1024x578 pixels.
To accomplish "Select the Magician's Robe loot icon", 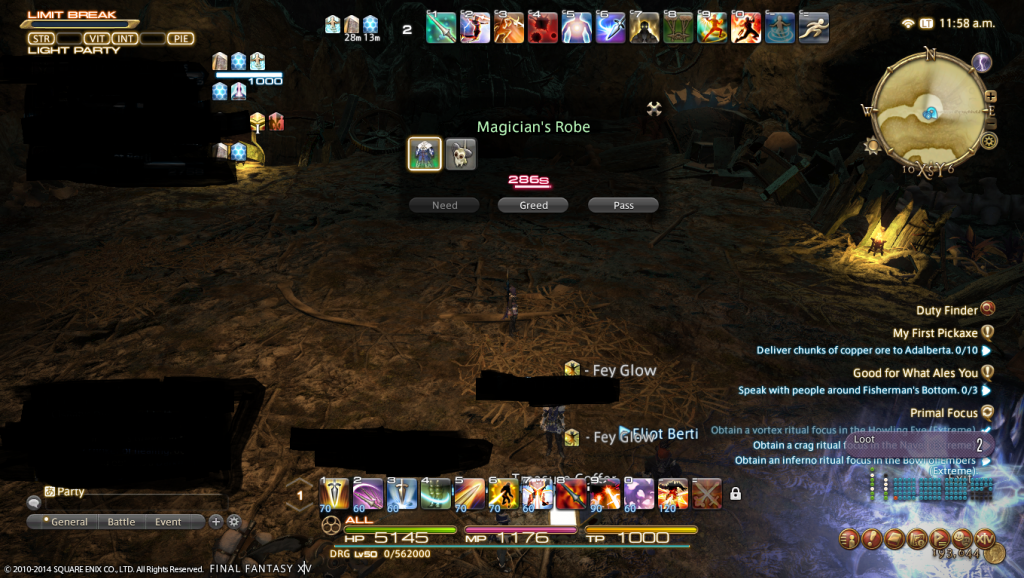I will [x=425, y=154].
